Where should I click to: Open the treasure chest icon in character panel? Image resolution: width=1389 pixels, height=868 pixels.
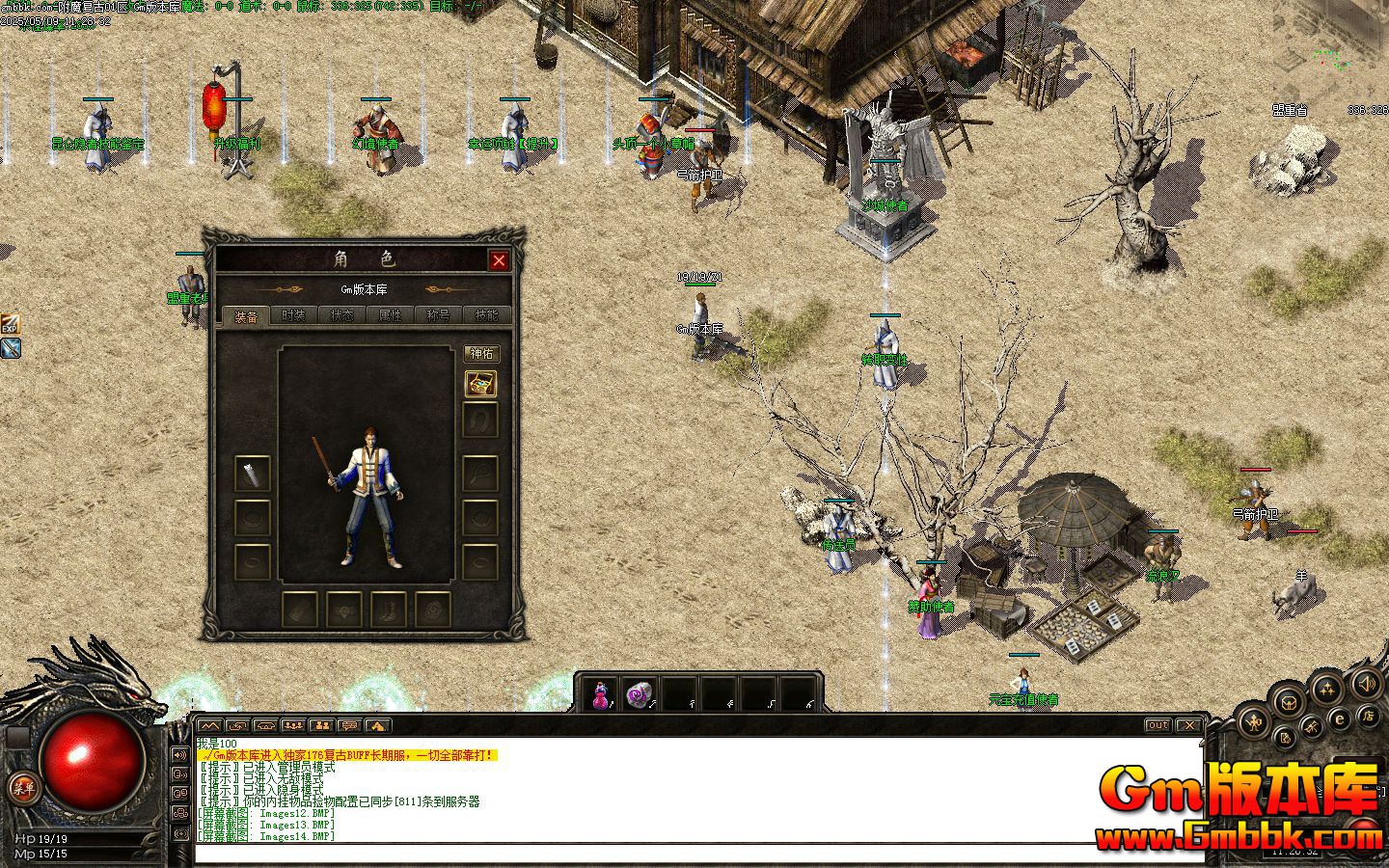click(480, 384)
